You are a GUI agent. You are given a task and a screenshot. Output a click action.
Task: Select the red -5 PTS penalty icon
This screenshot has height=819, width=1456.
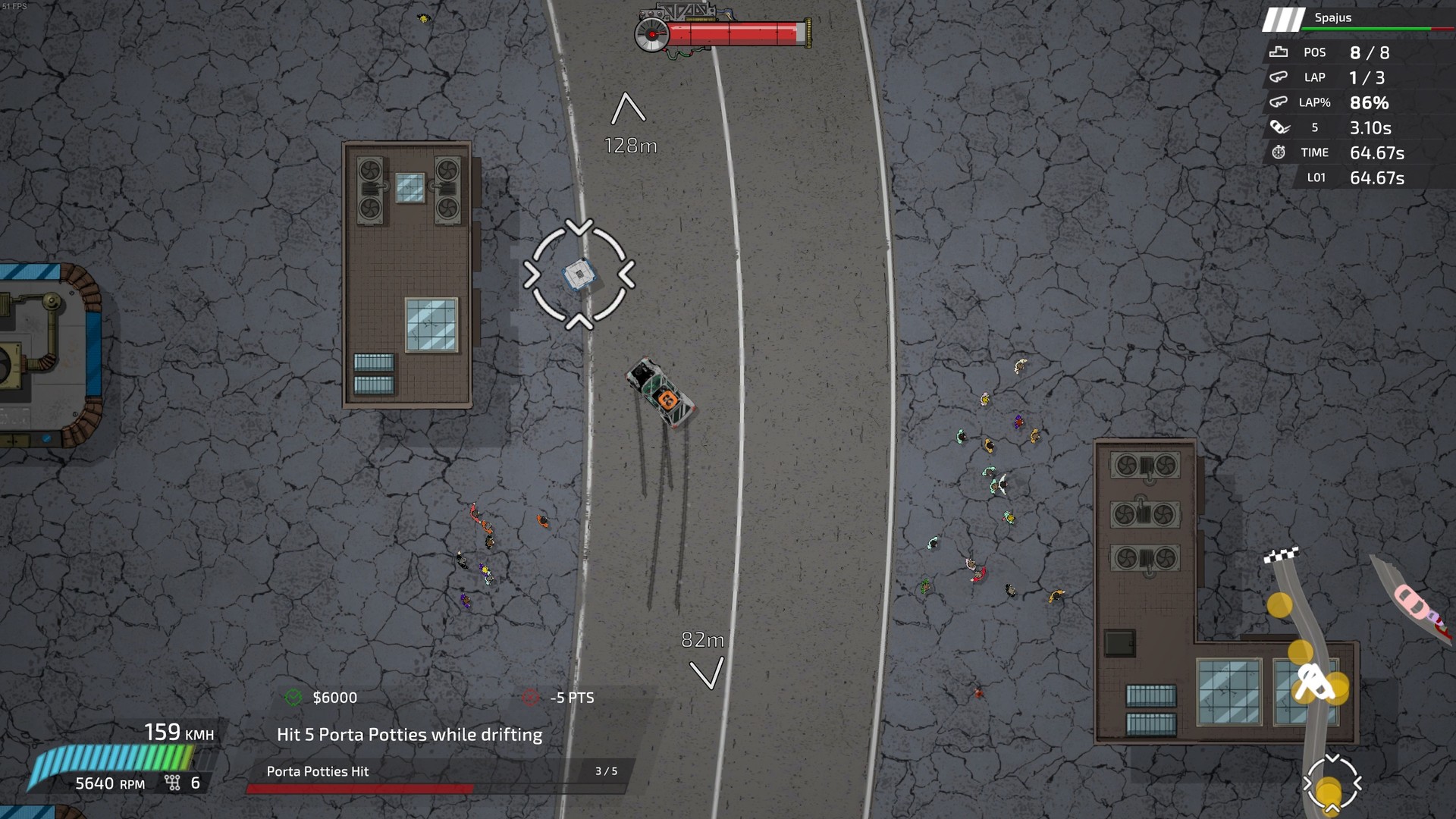529,698
